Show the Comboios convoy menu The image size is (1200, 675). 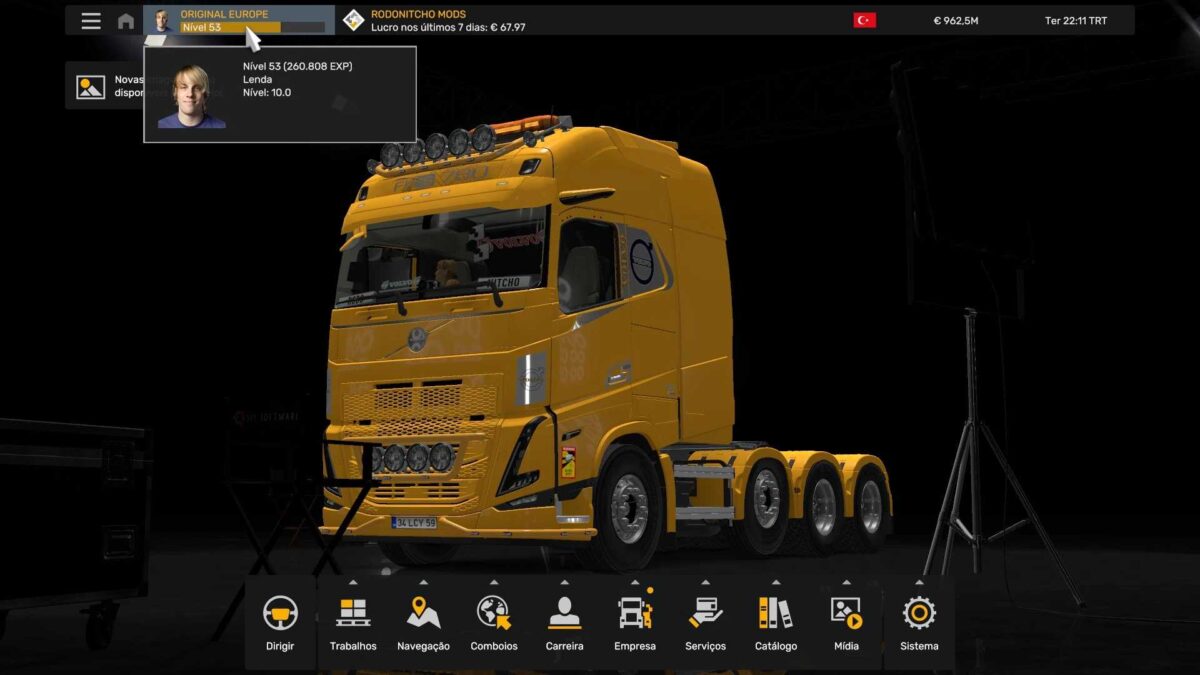(x=494, y=622)
